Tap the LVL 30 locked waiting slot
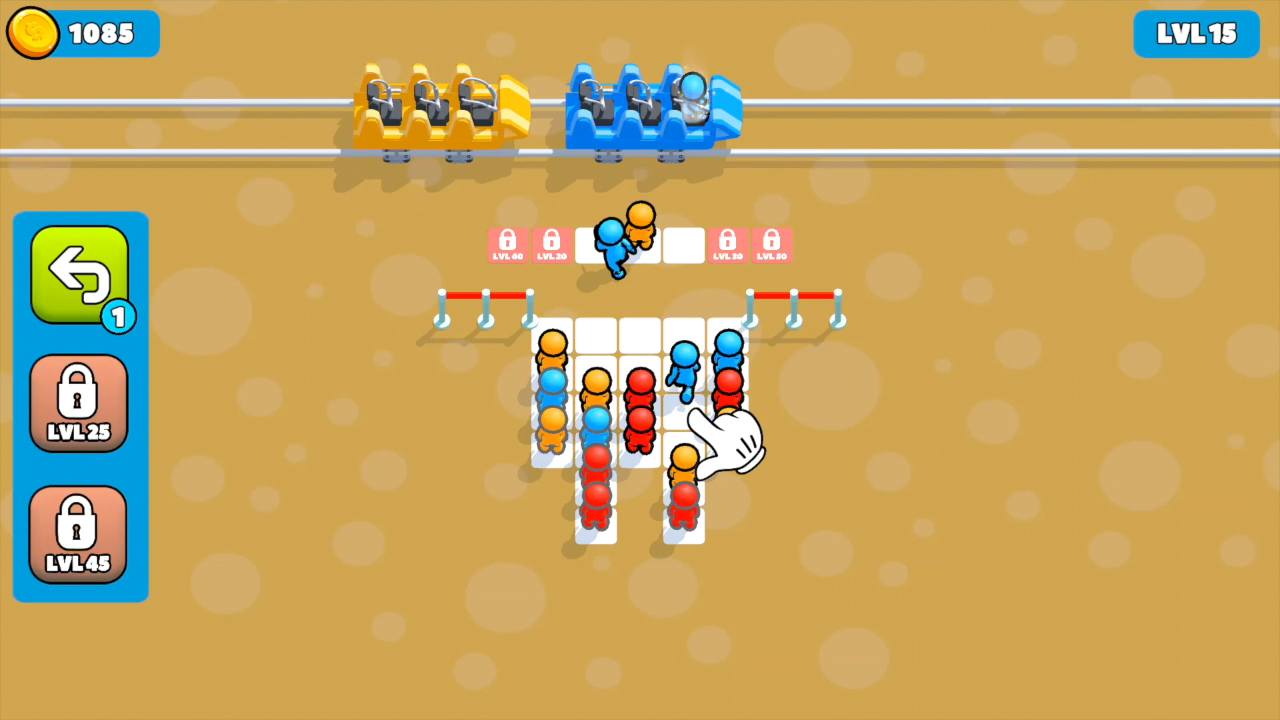The width and height of the screenshot is (1280, 720). [x=727, y=244]
